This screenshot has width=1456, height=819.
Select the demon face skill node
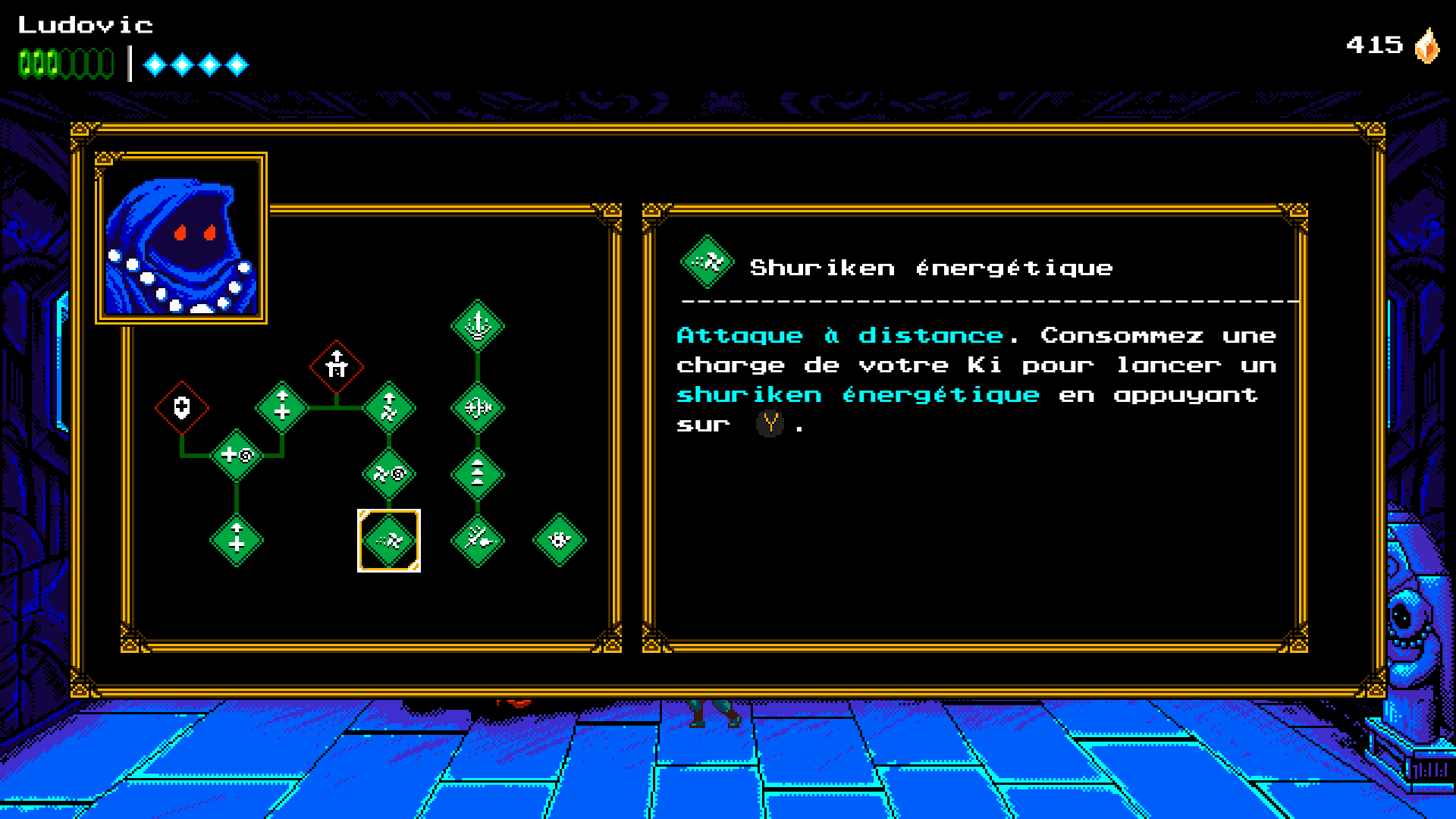(x=560, y=541)
